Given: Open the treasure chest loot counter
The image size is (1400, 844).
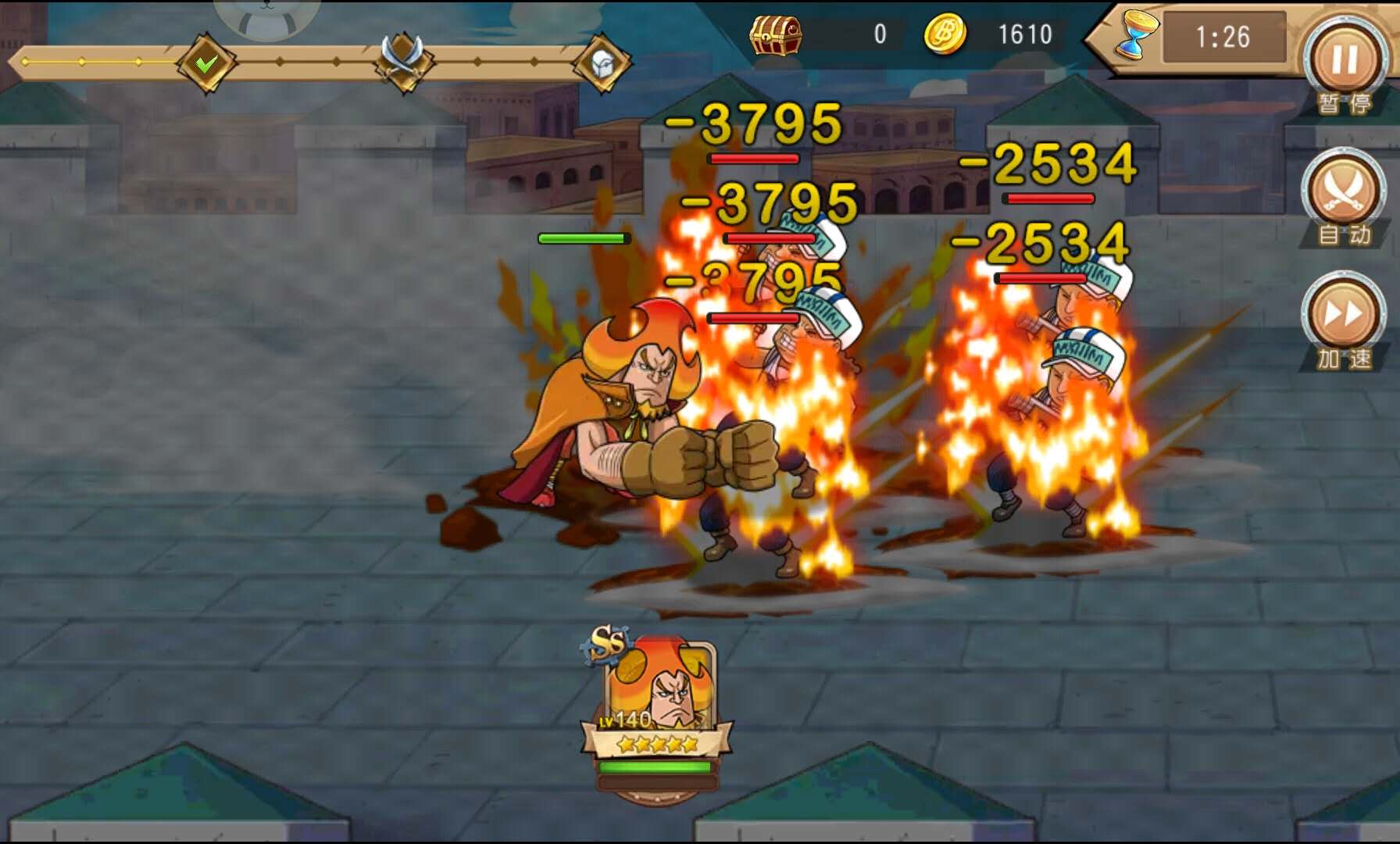Looking at the screenshot, I should (775, 35).
